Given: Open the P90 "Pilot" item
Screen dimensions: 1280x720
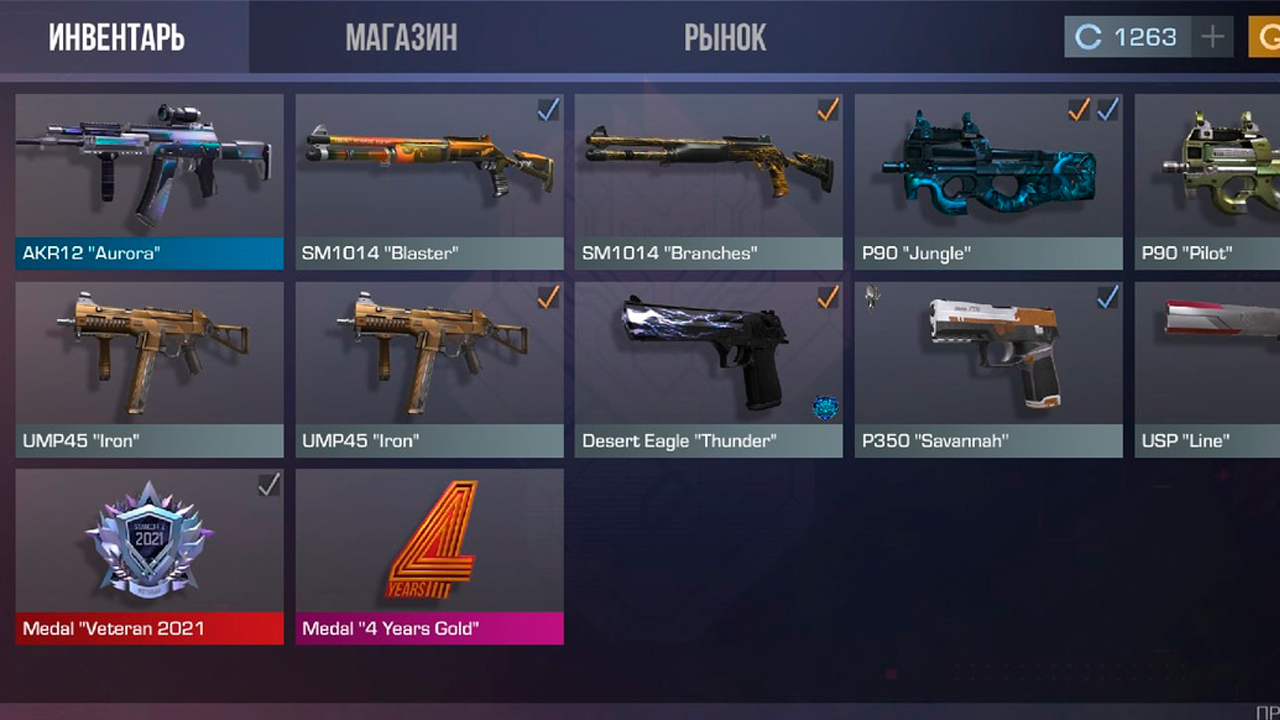Looking at the screenshot, I should pyautogui.click(x=1208, y=181).
